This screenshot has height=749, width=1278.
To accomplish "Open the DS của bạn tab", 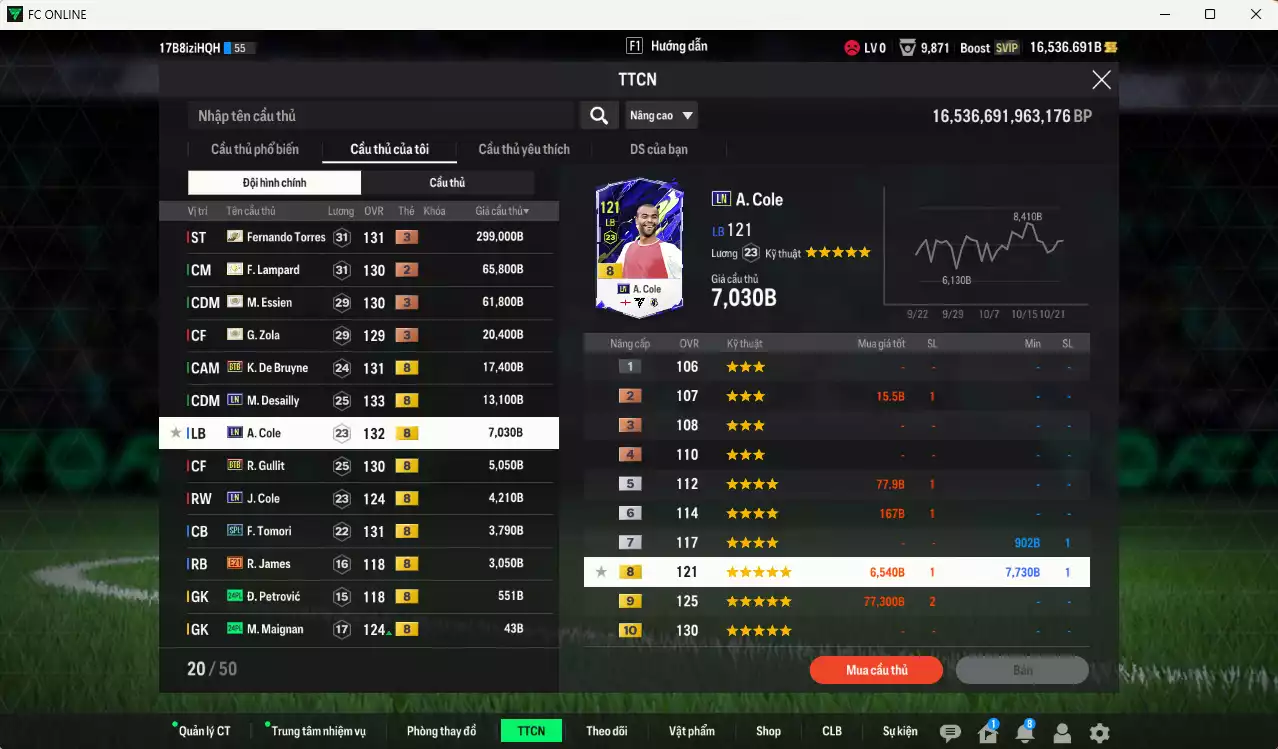I will click(658, 150).
